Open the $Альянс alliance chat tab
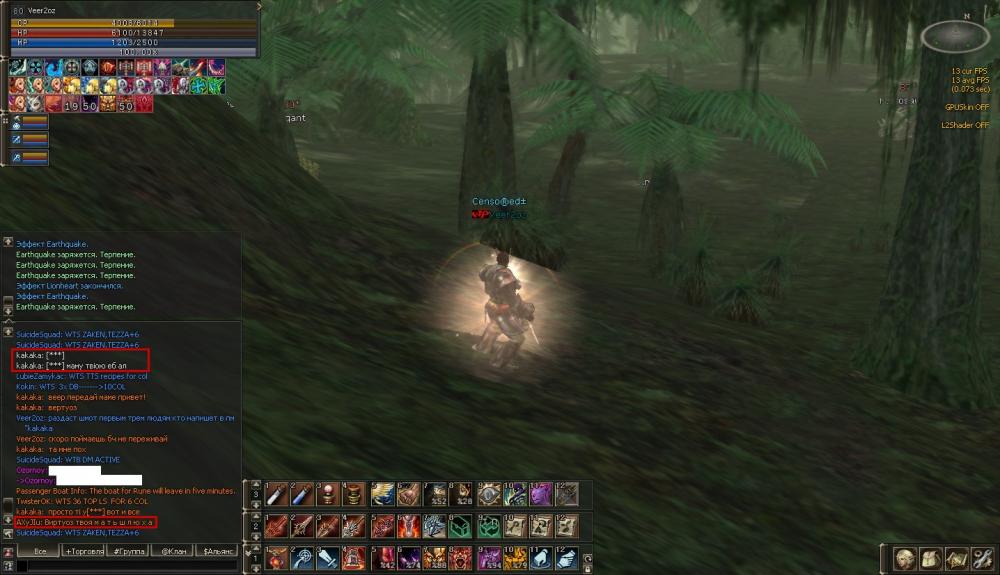The width and height of the screenshot is (1000, 575). (x=218, y=551)
